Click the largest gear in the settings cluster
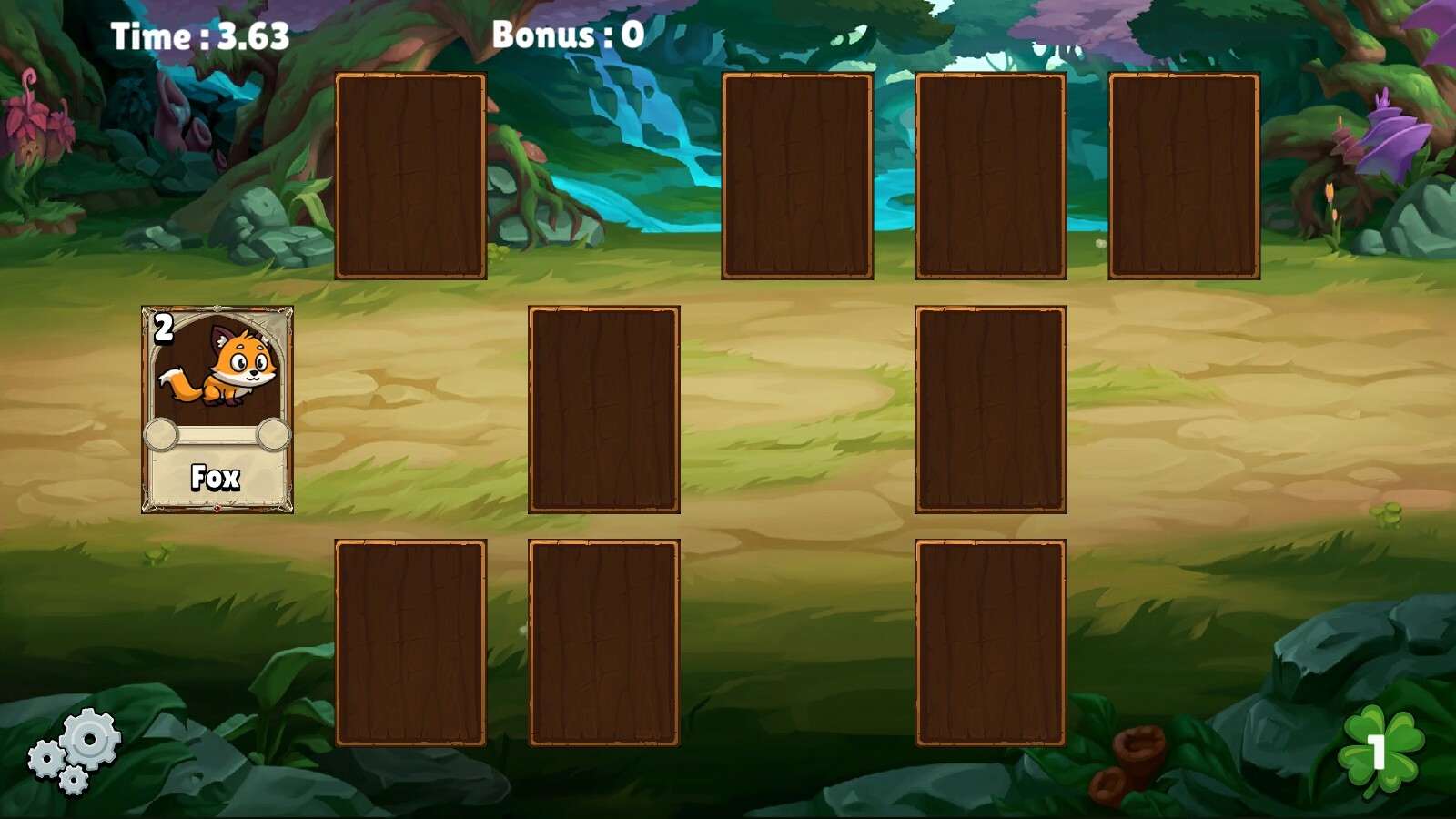Image resolution: width=1456 pixels, height=819 pixels. pyautogui.click(x=88, y=740)
